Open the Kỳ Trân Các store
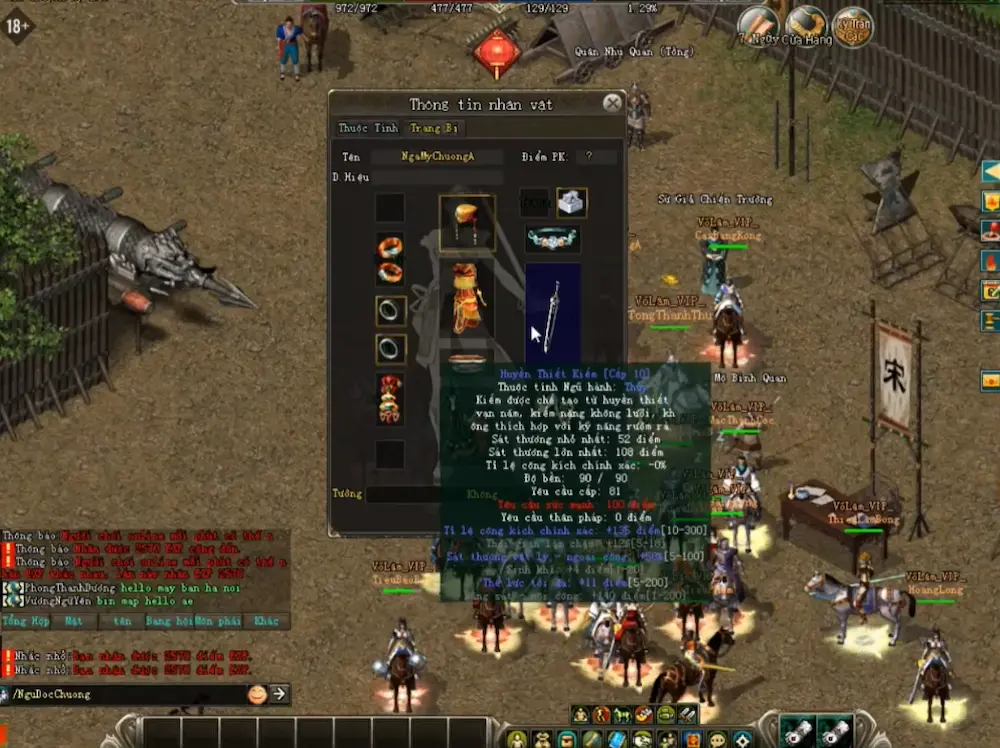The image size is (1000, 748). pyautogui.click(x=852, y=27)
